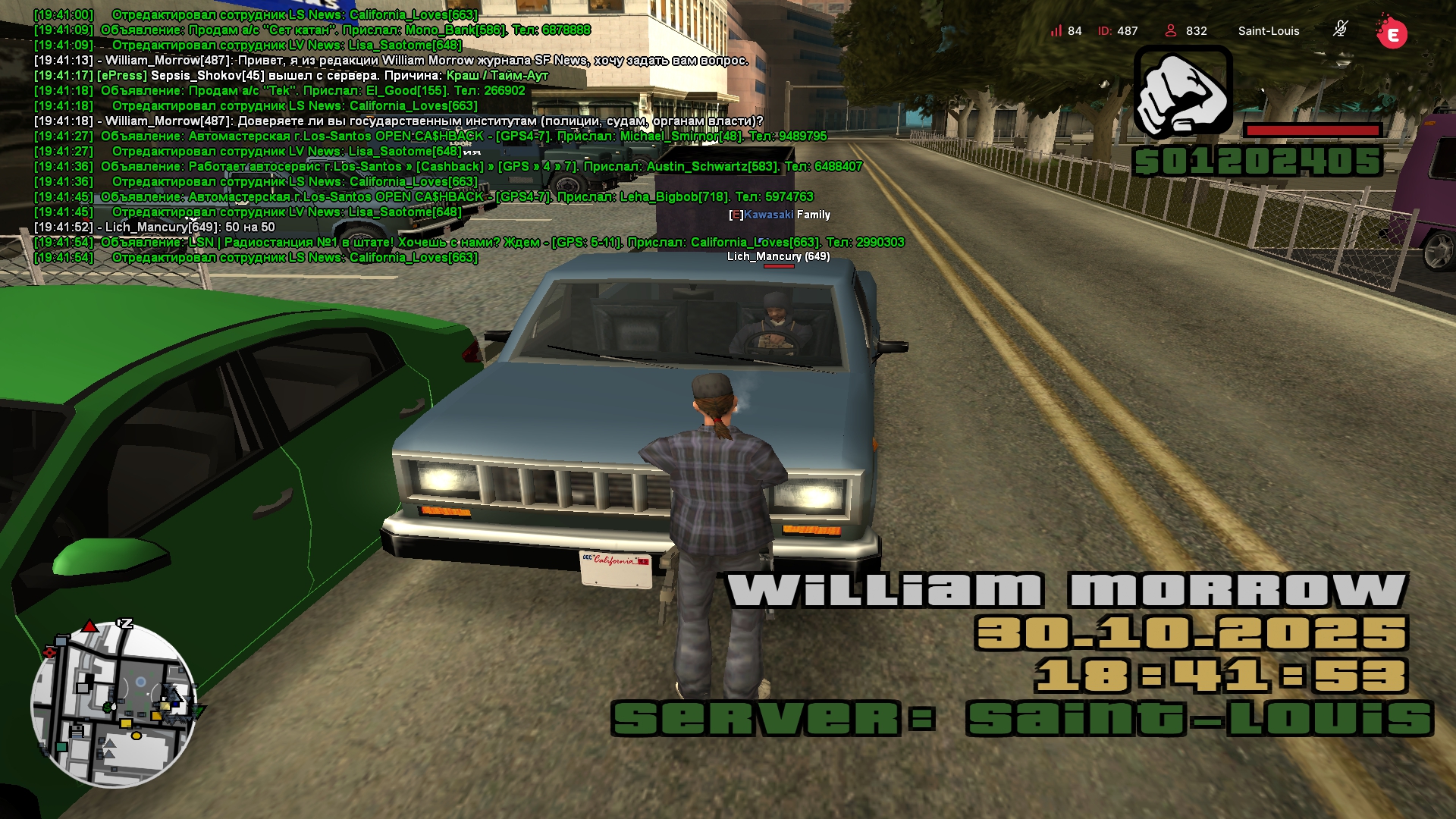Viewport: 1456px width, 819px height.
Task: Open the circular radar minimap
Action: point(114,704)
